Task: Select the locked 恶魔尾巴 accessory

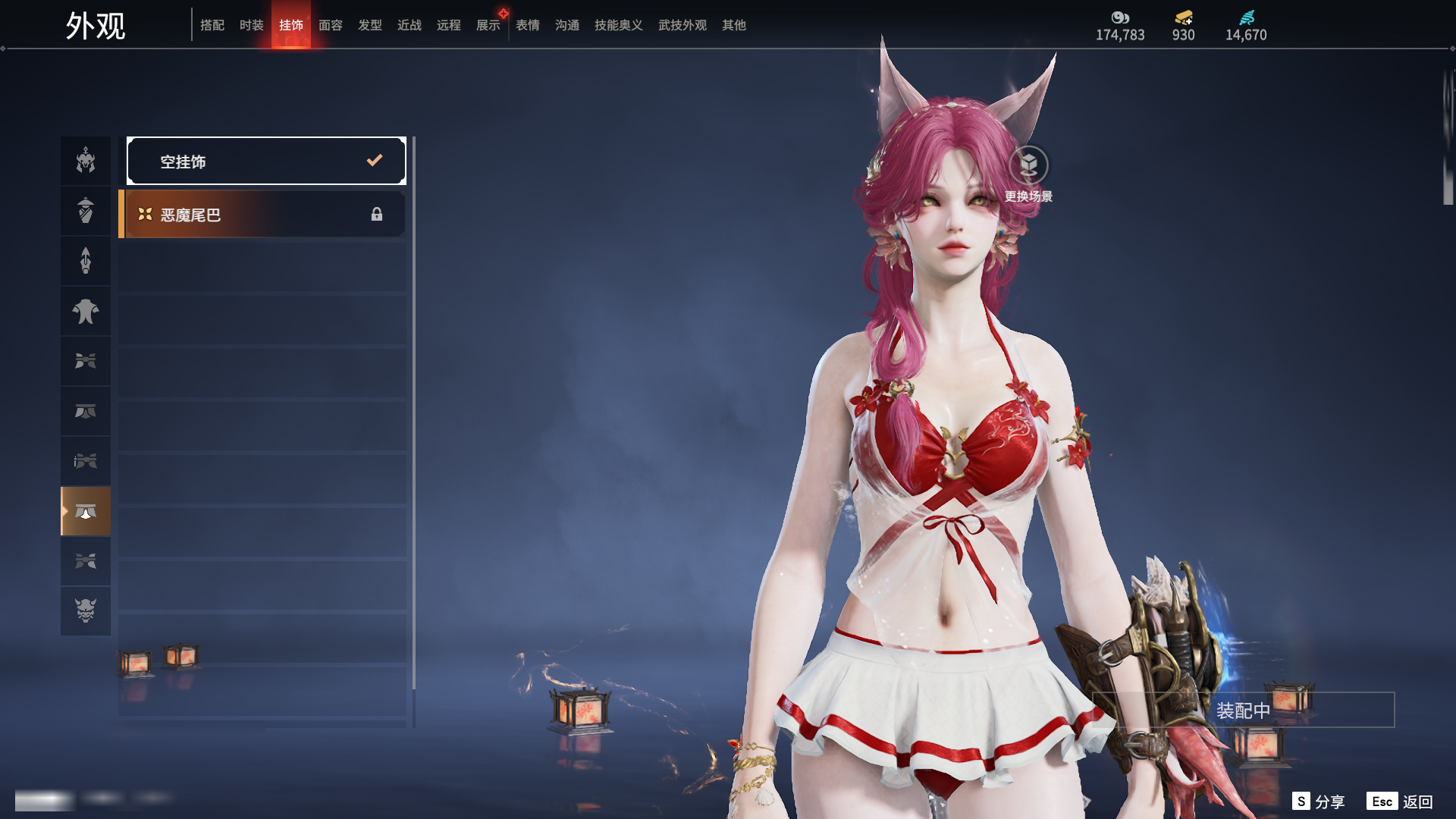Action: click(x=263, y=215)
